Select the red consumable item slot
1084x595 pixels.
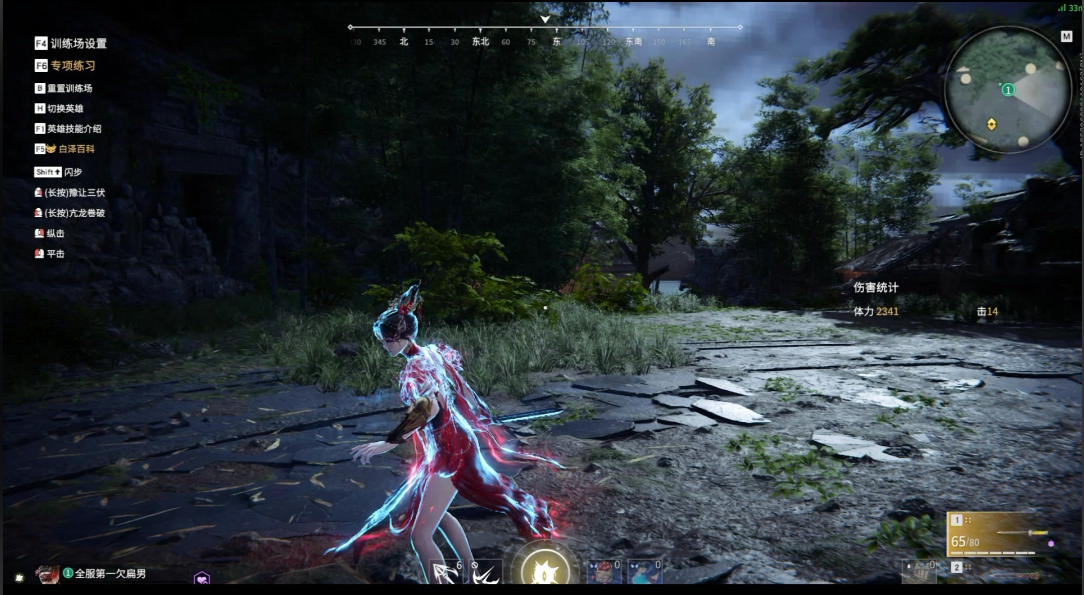(x=603, y=572)
